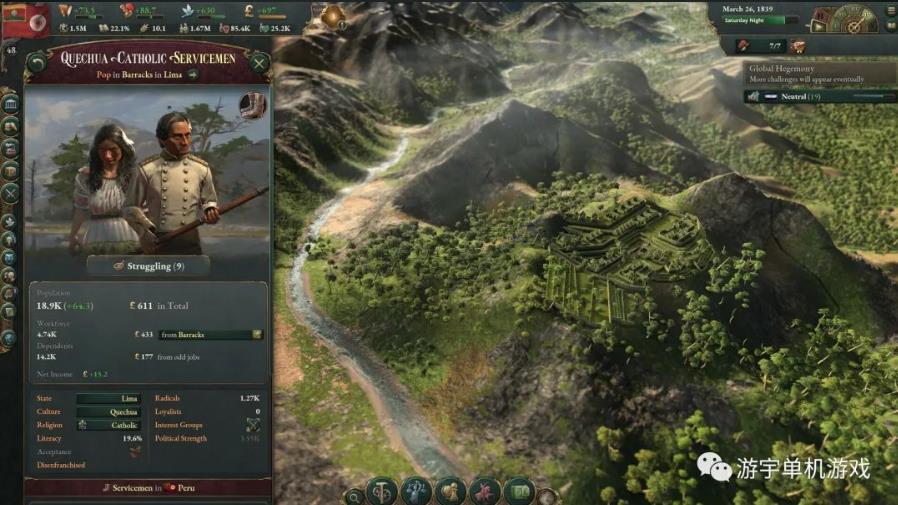
Task: Open the map search magnifier
Action: [x=354, y=495]
